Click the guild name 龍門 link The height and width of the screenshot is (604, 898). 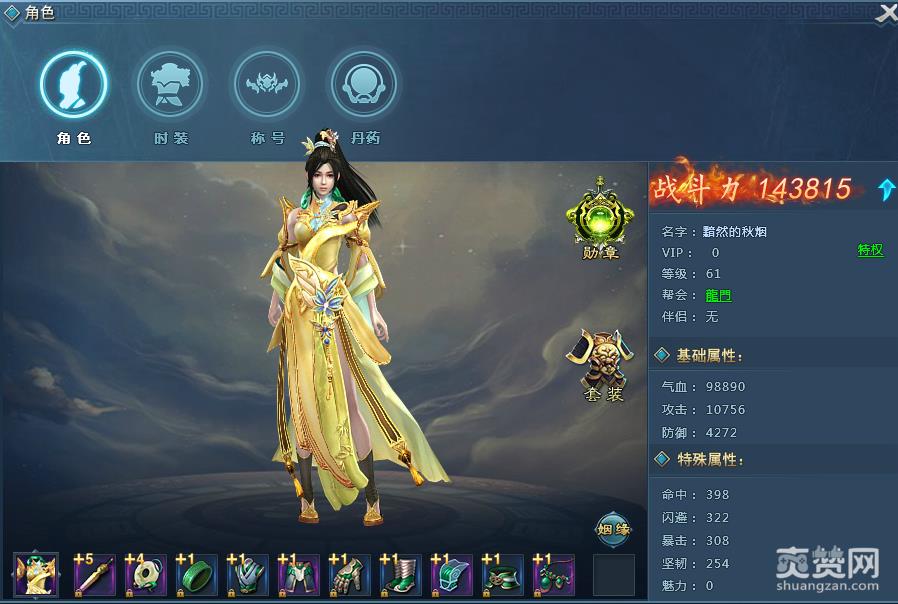point(718,295)
